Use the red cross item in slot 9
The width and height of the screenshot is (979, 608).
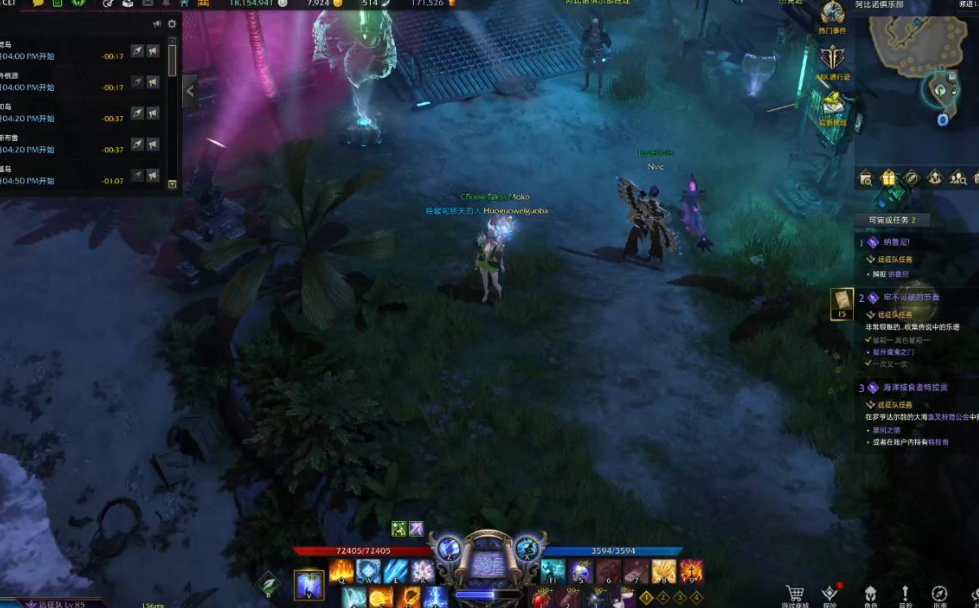691,571
